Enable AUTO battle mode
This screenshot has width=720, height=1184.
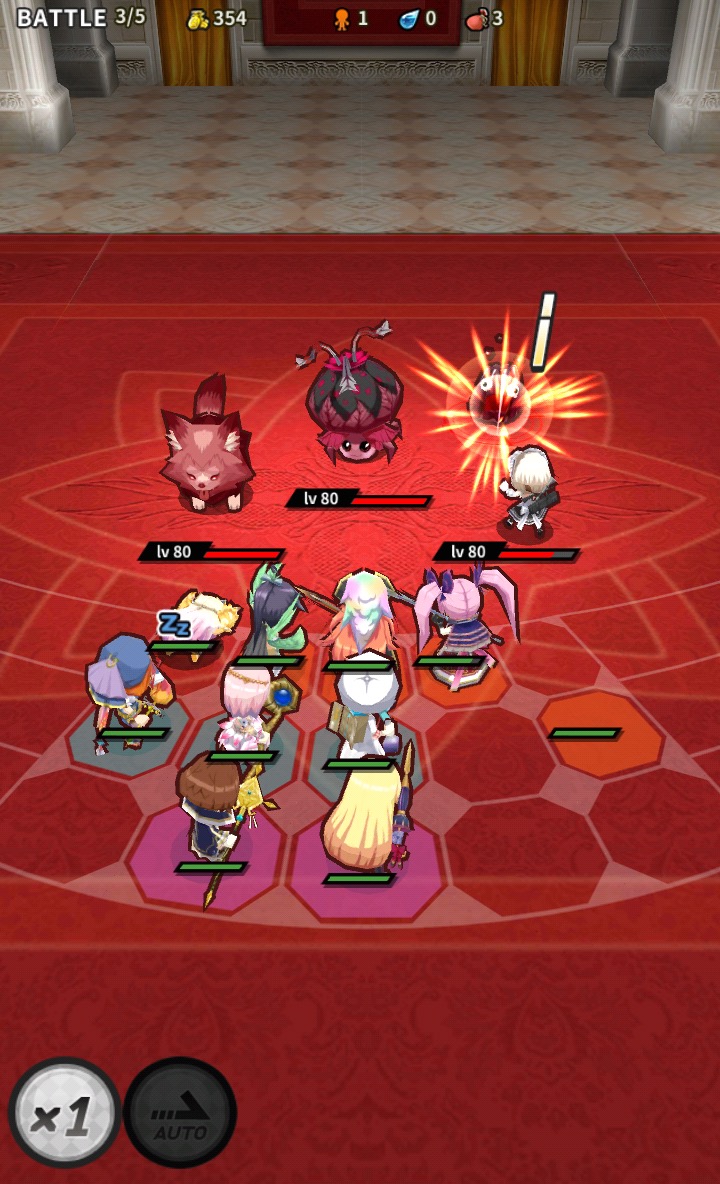click(180, 1114)
